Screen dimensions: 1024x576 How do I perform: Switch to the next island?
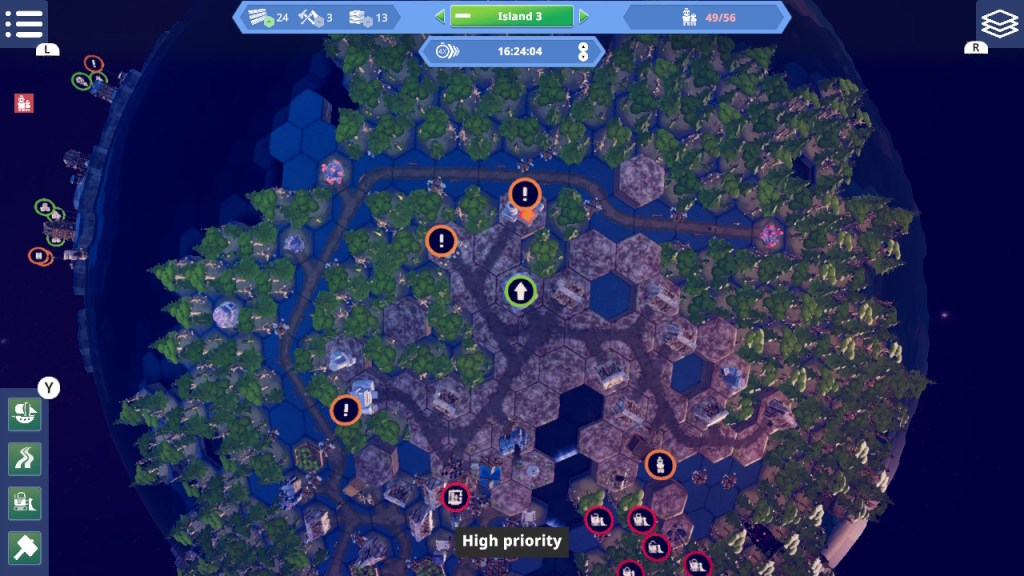pyautogui.click(x=584, y=16)
